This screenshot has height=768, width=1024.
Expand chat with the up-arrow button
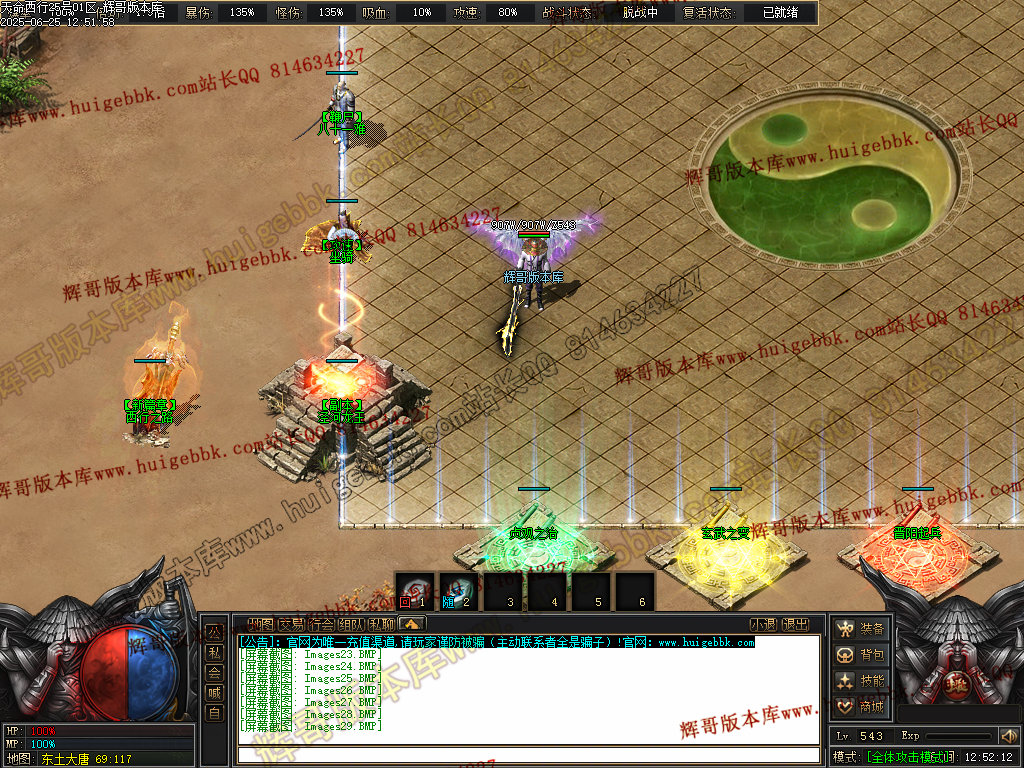[411, 624]
